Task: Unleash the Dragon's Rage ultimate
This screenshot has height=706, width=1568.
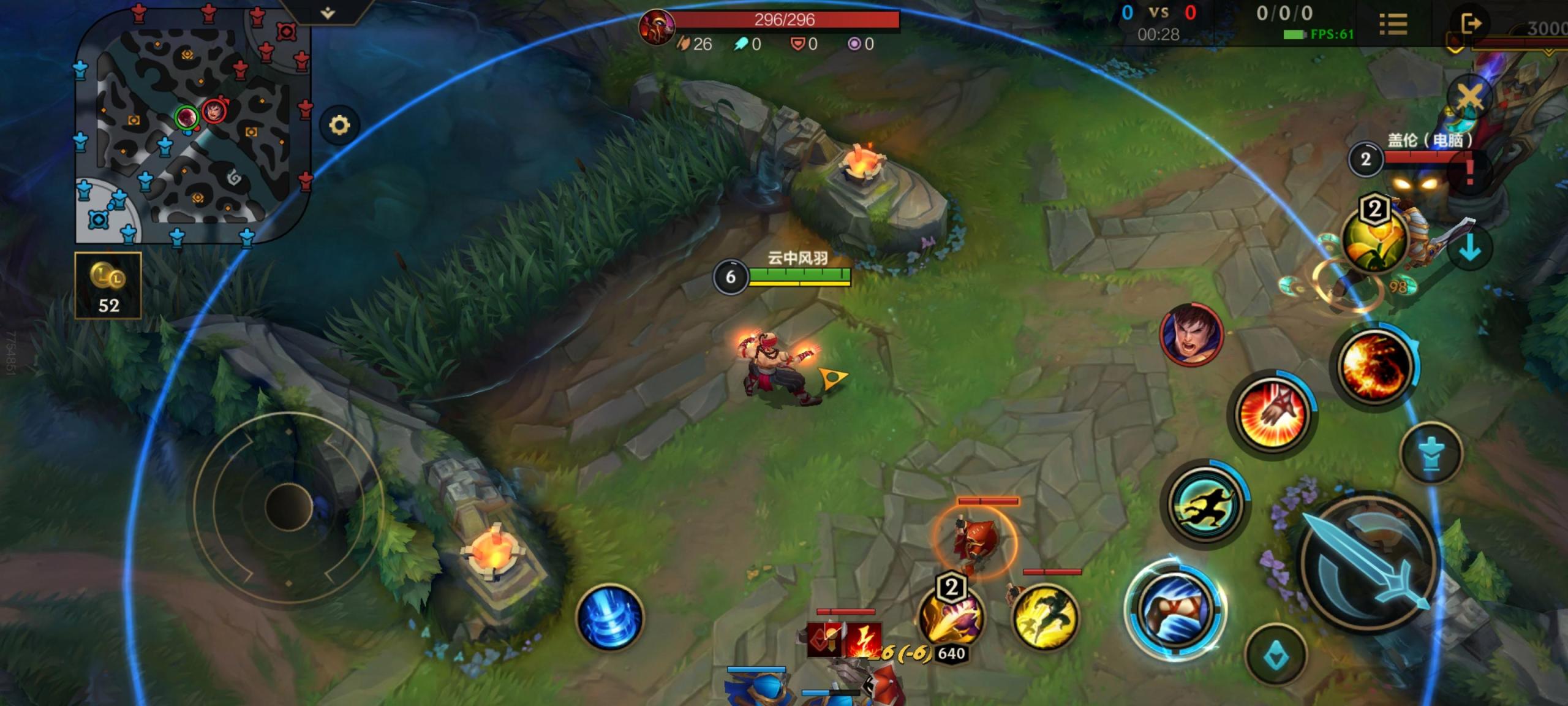Action: point(1374,366)
